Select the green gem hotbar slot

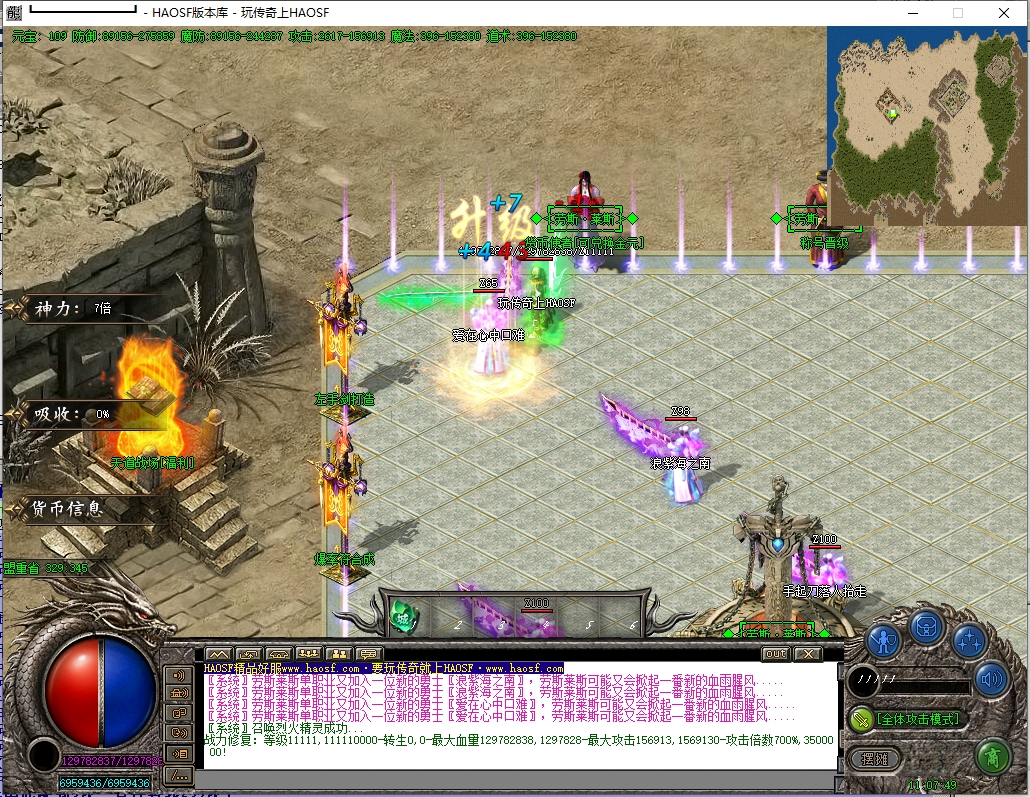[405, 612]
